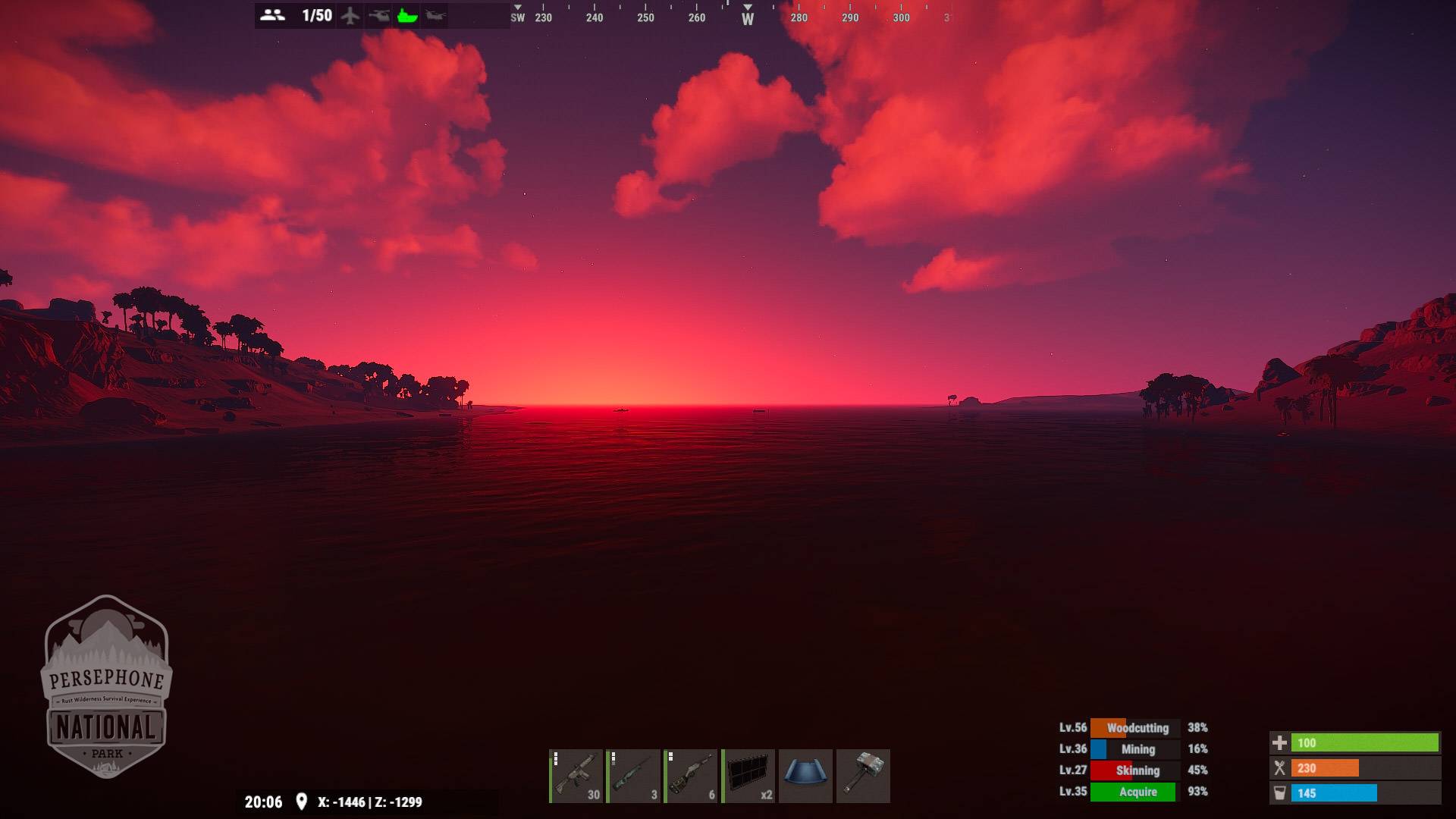Equip the bolt action rifle slot

click(634, 776)
